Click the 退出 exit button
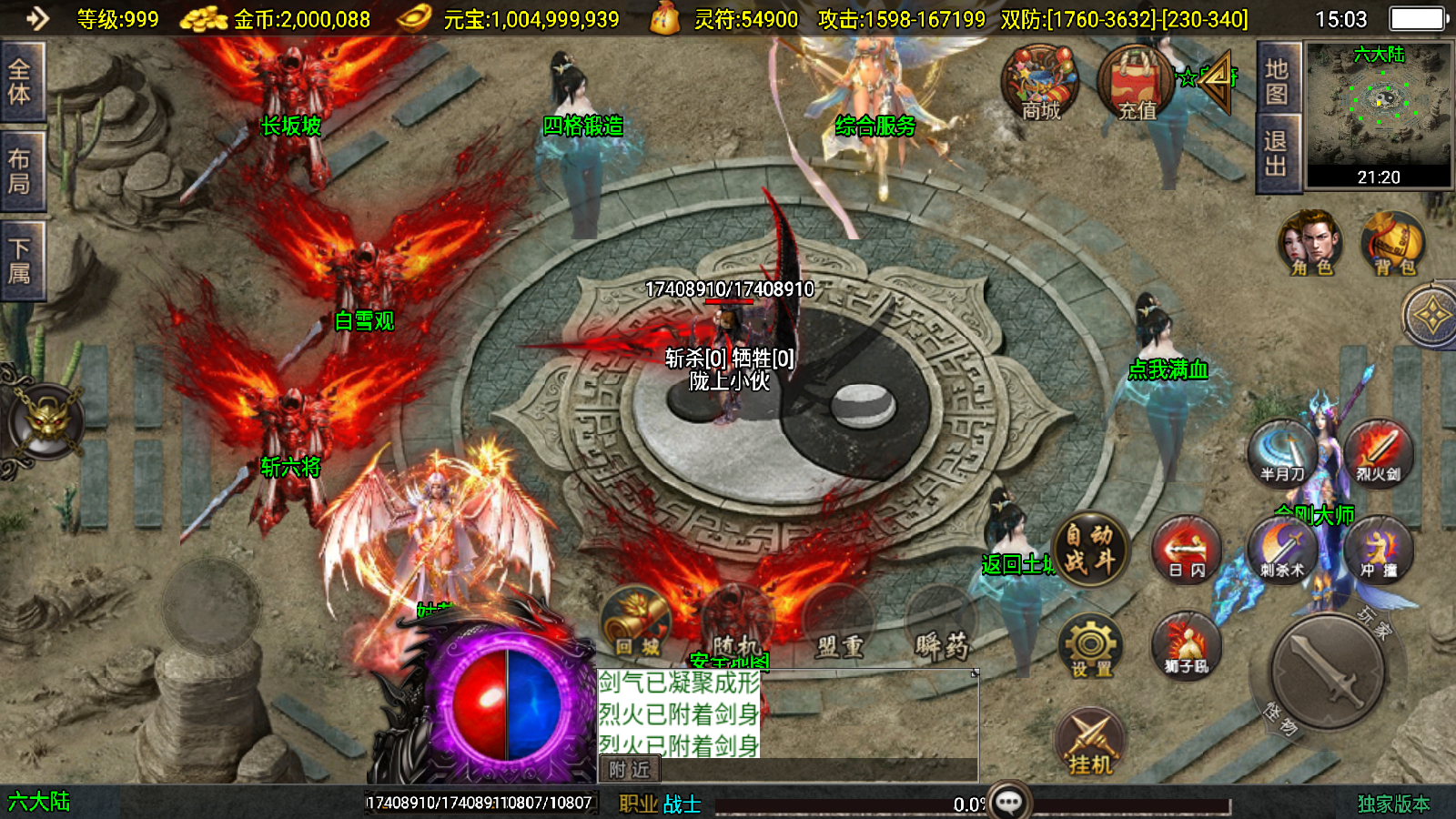This screenshot has height=819, width=1456. click(x=1277, y=153)
